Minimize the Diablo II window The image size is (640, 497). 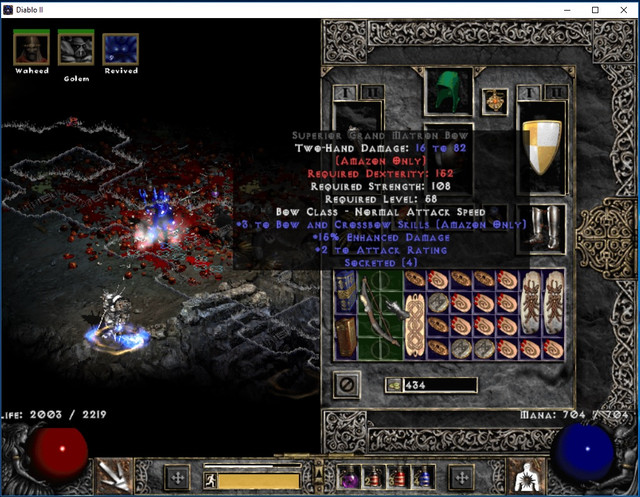coord(565,10)
